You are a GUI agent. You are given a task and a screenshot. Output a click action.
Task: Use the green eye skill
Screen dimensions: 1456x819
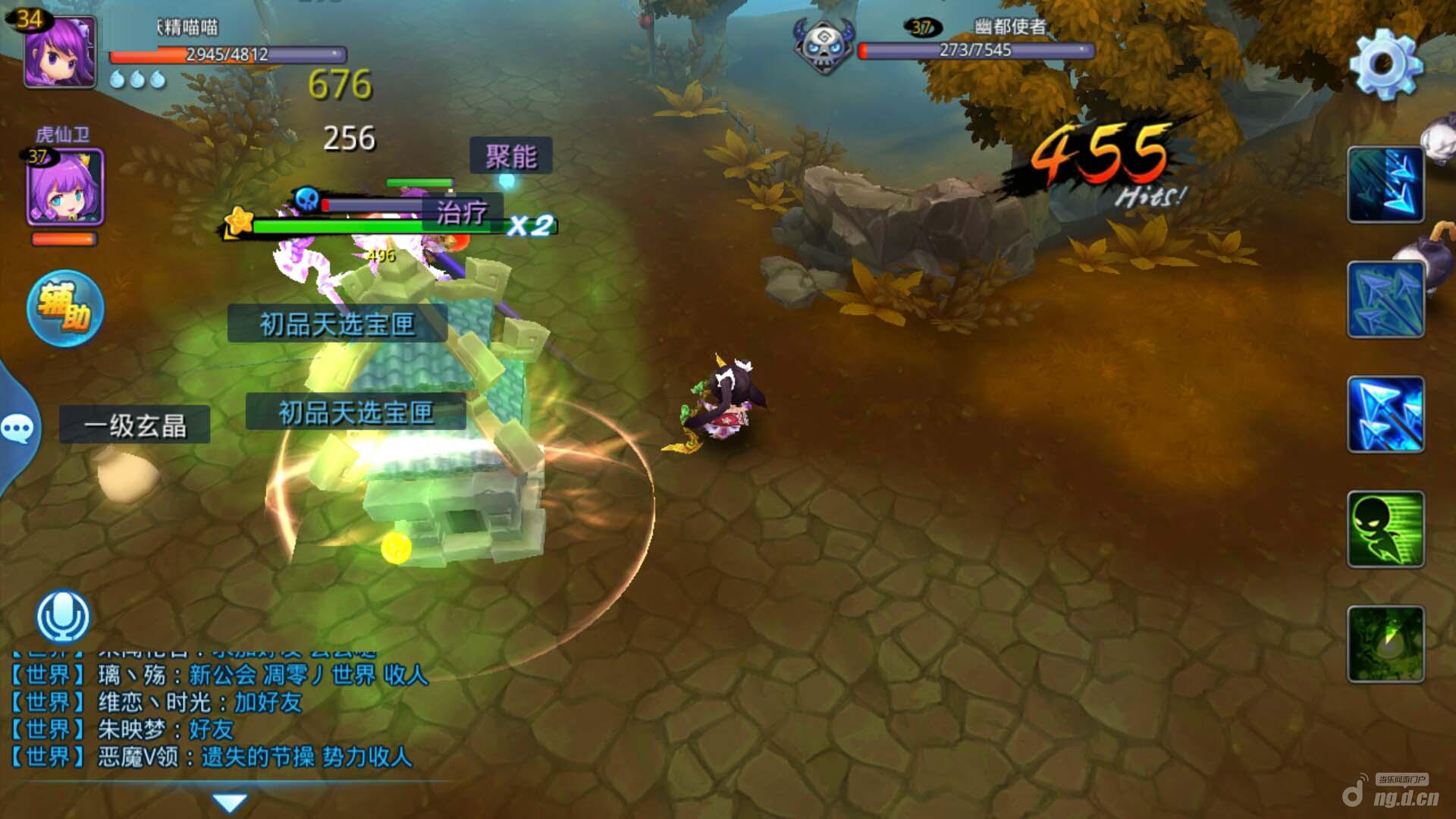pos(1385,644)
